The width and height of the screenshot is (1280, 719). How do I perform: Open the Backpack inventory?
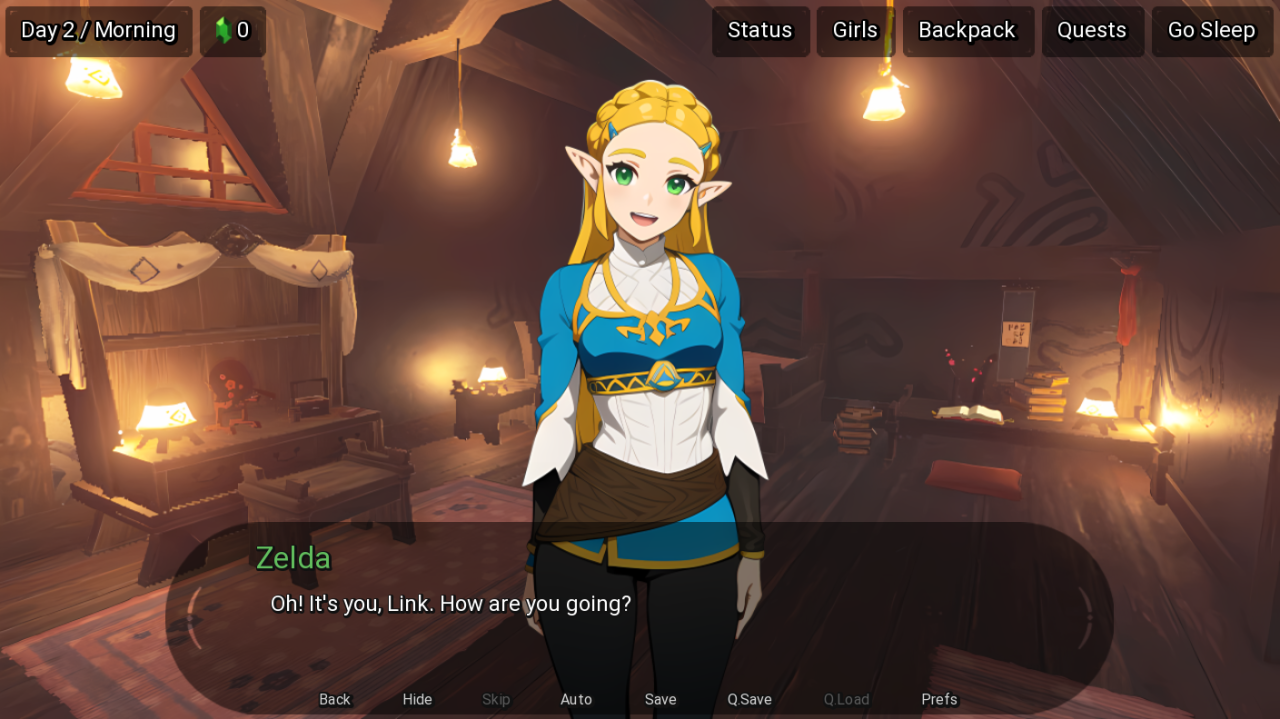pos(967,31)
